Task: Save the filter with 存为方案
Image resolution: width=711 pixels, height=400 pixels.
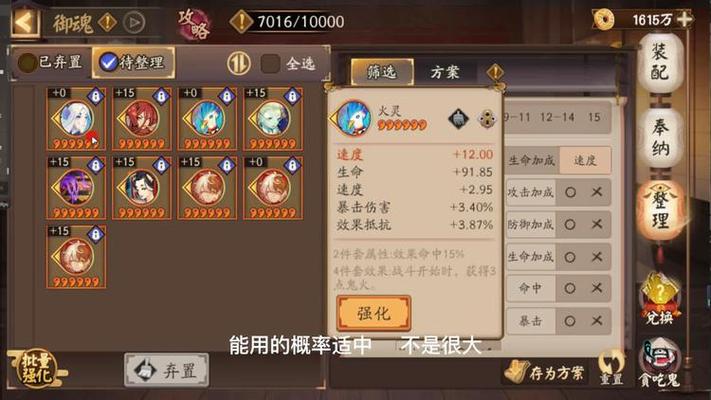Action: (x=548, y=371)
